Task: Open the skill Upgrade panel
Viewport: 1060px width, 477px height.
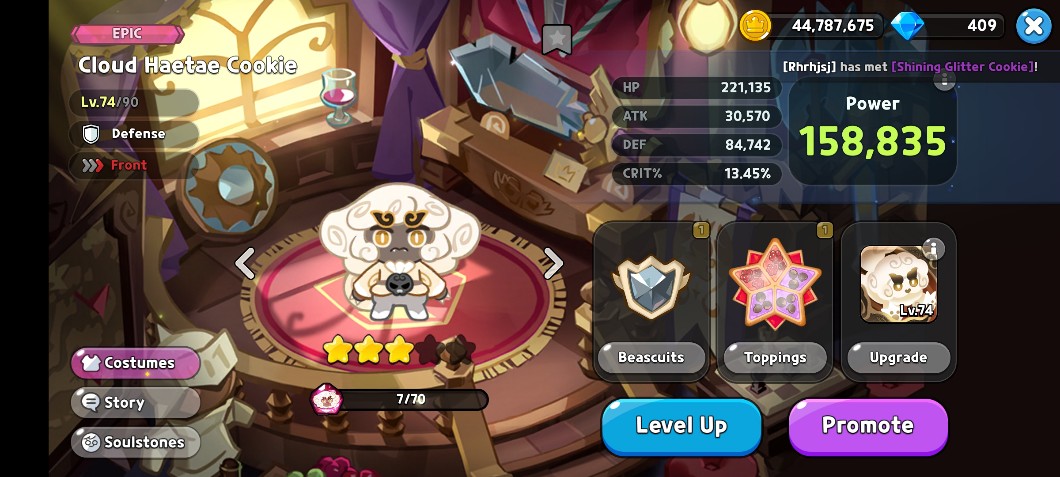Action: pyautogui.click(x=898, y=301)
